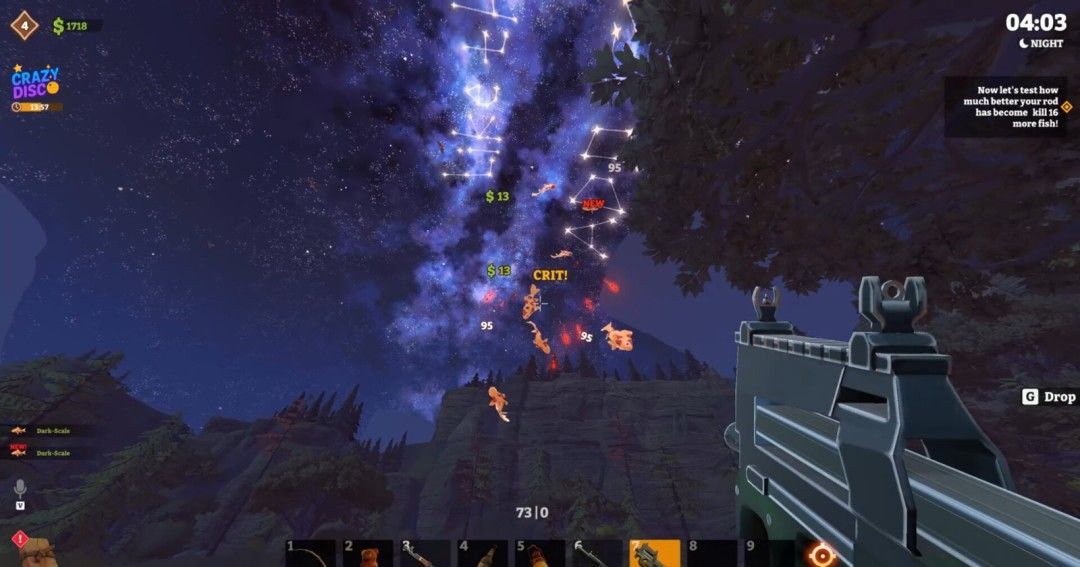
Task: Select the fishing rod in hotbar slot 1
Action: pos(308,553)
